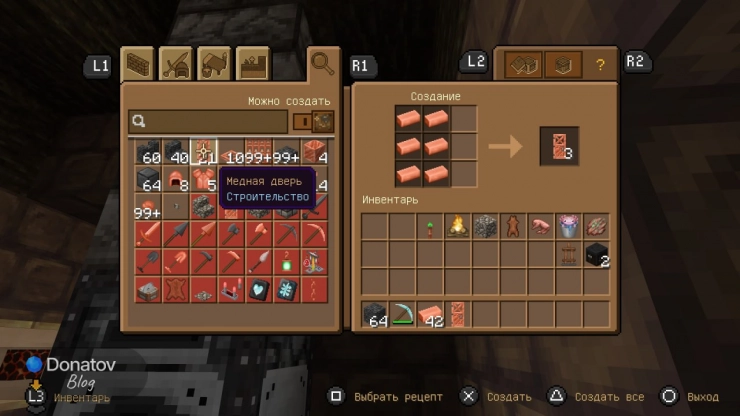
Task: Open the brick building blocks tab
Action: pos(137,64)
